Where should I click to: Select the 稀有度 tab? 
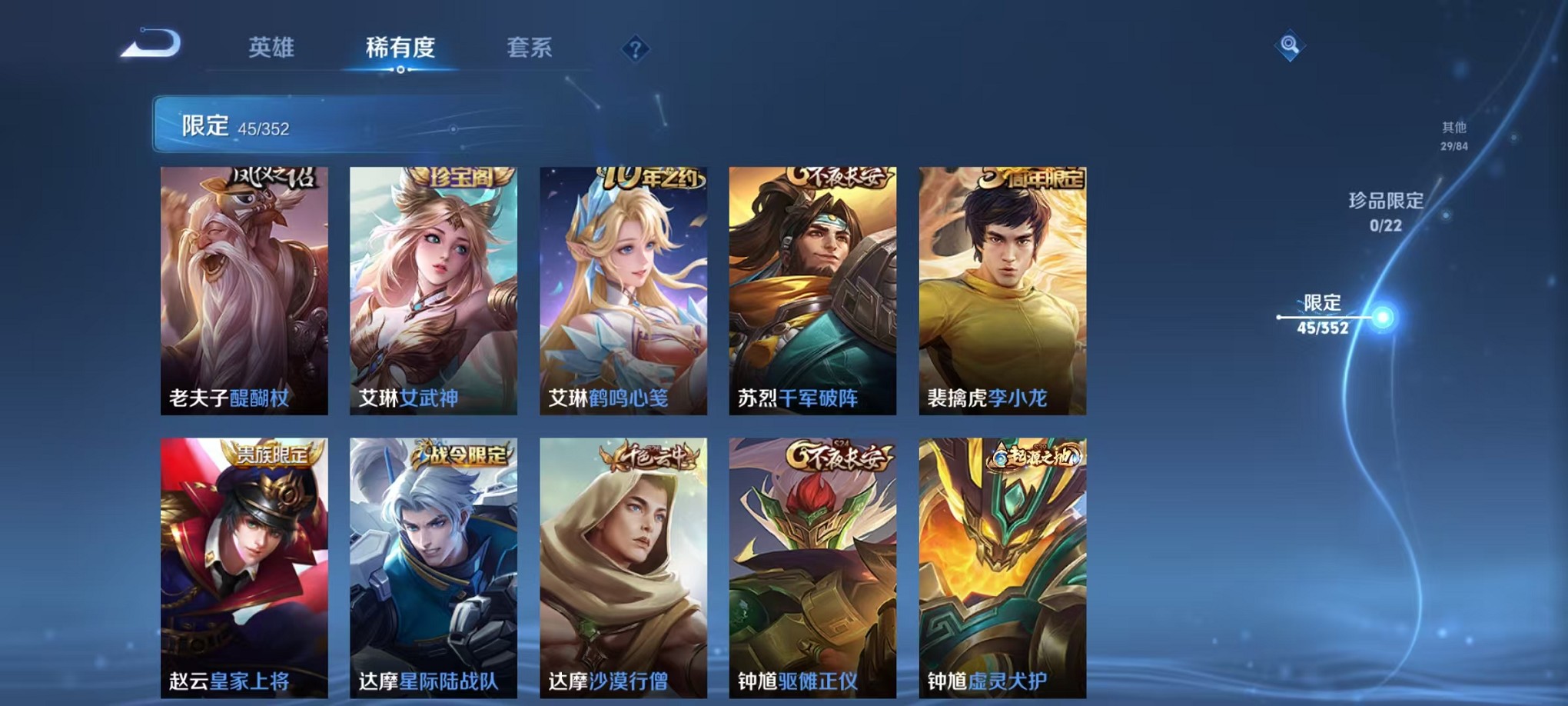[x=400, y=48]
